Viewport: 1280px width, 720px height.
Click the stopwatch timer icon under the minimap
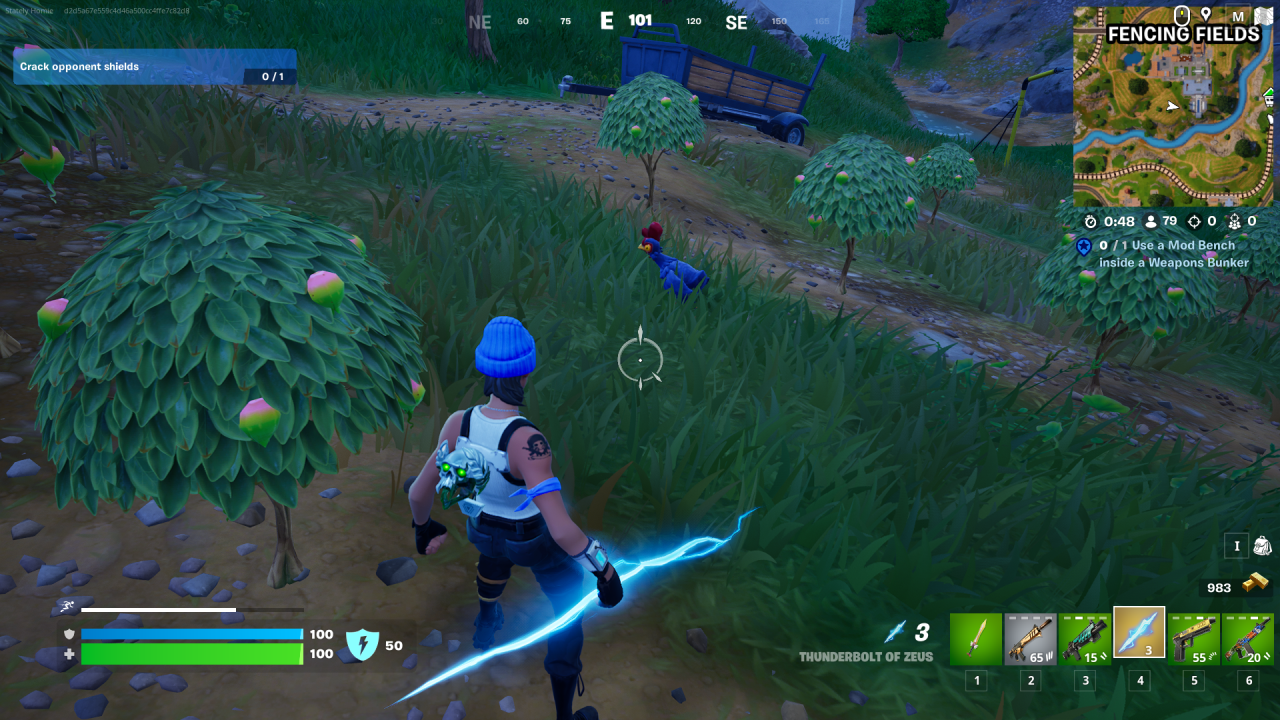pos(1089,221)
